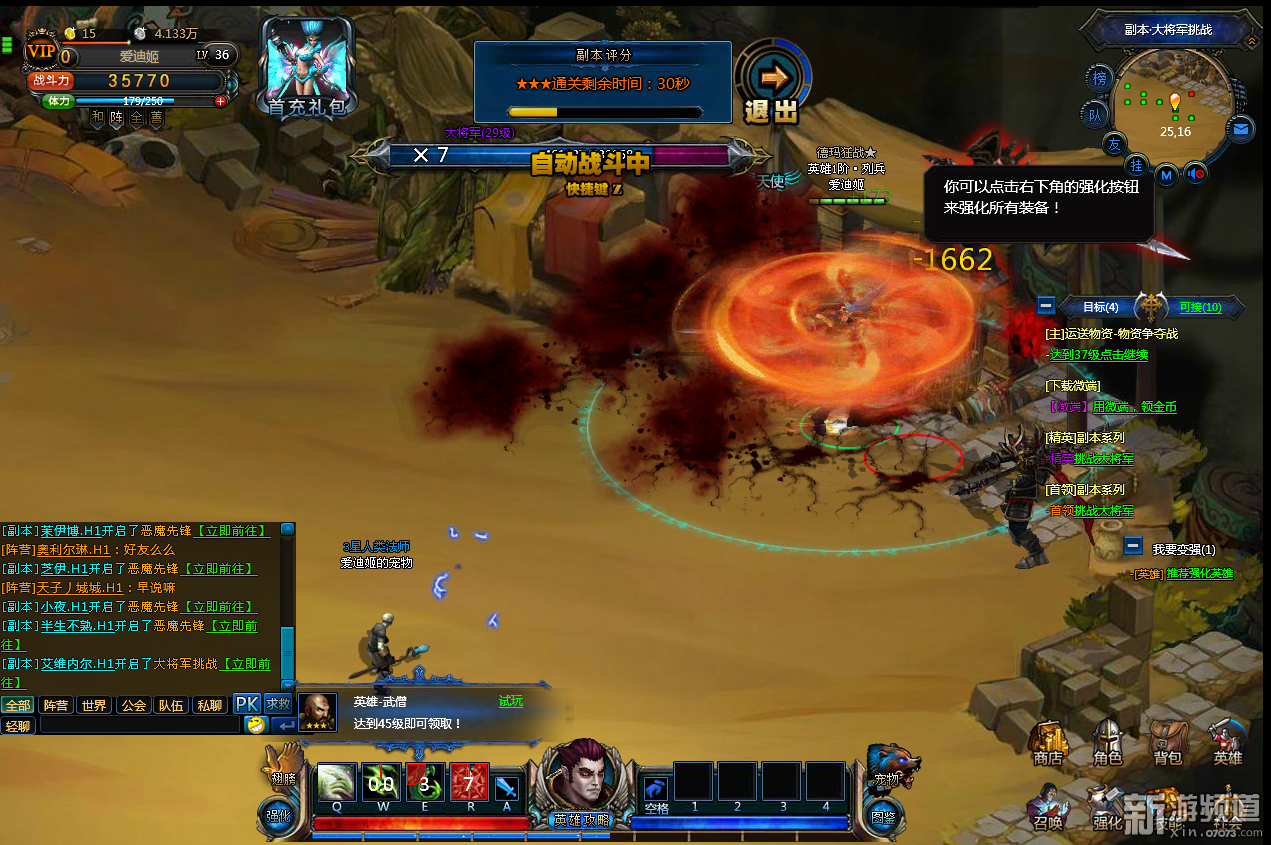Open the 英雄 hero menu

pyautogui.click(x=1227, y=742)
